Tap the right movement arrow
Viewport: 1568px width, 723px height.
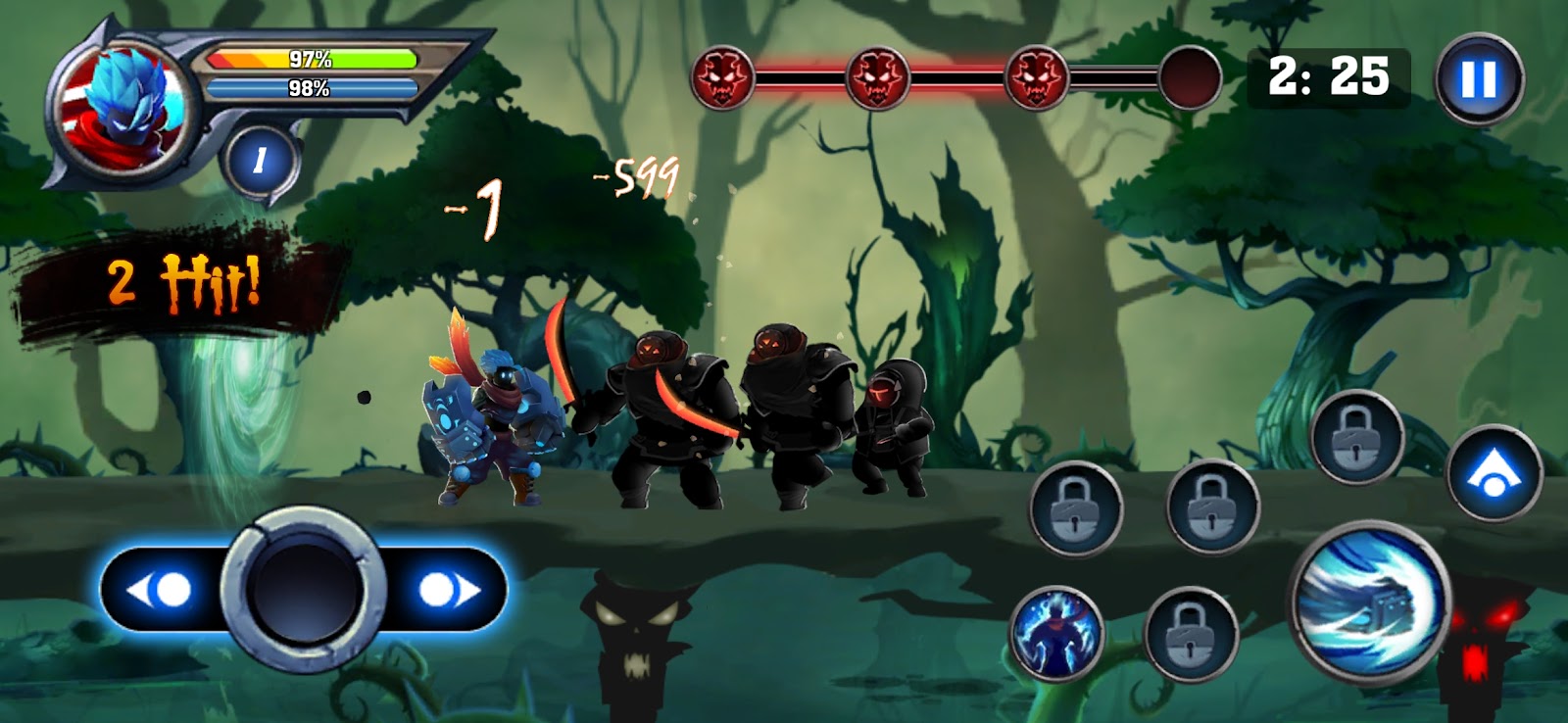(x=448, y=590)
